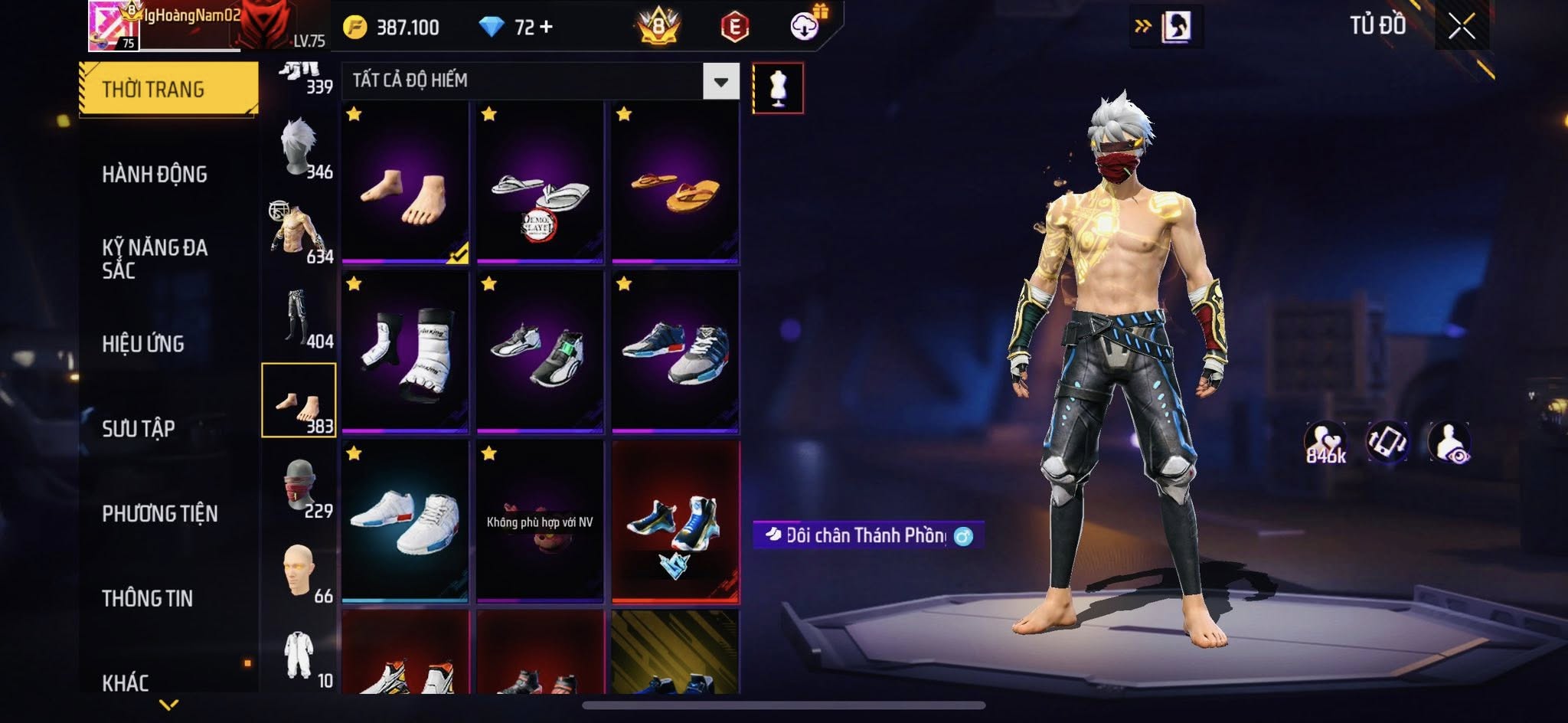Select the Thông Tin menu entry
The image size is (1568, 723).
click(x=148, y=598)
